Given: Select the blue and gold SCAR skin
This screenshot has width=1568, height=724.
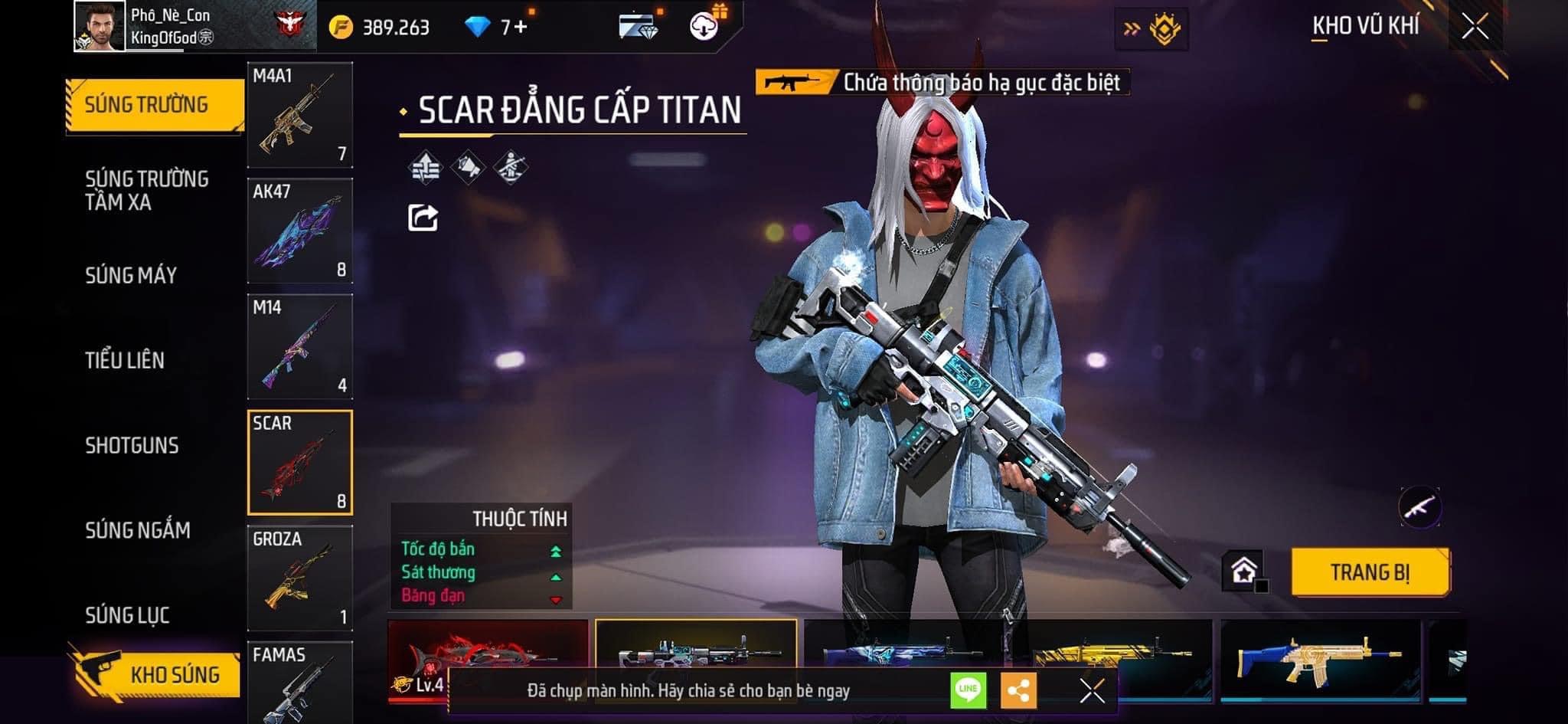Looking at the screenshot, I should coord(1320,659).
